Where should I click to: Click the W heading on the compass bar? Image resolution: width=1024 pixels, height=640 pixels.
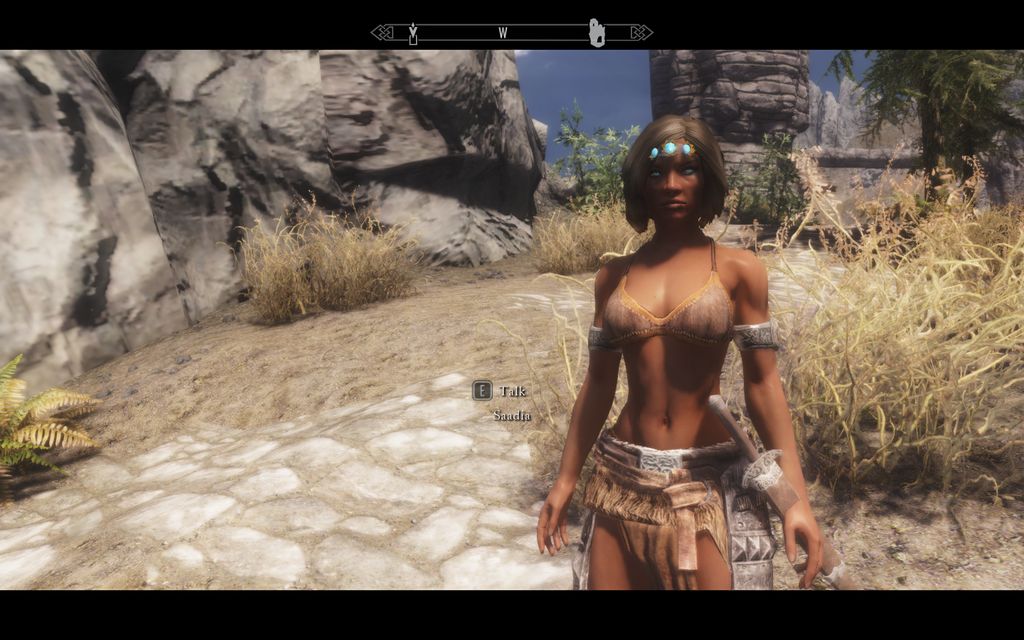502,33
